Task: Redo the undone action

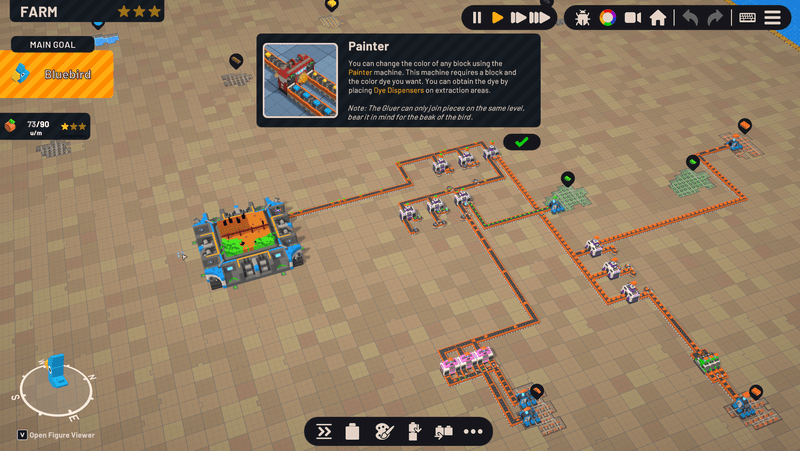Action: [x=715, y=18]
